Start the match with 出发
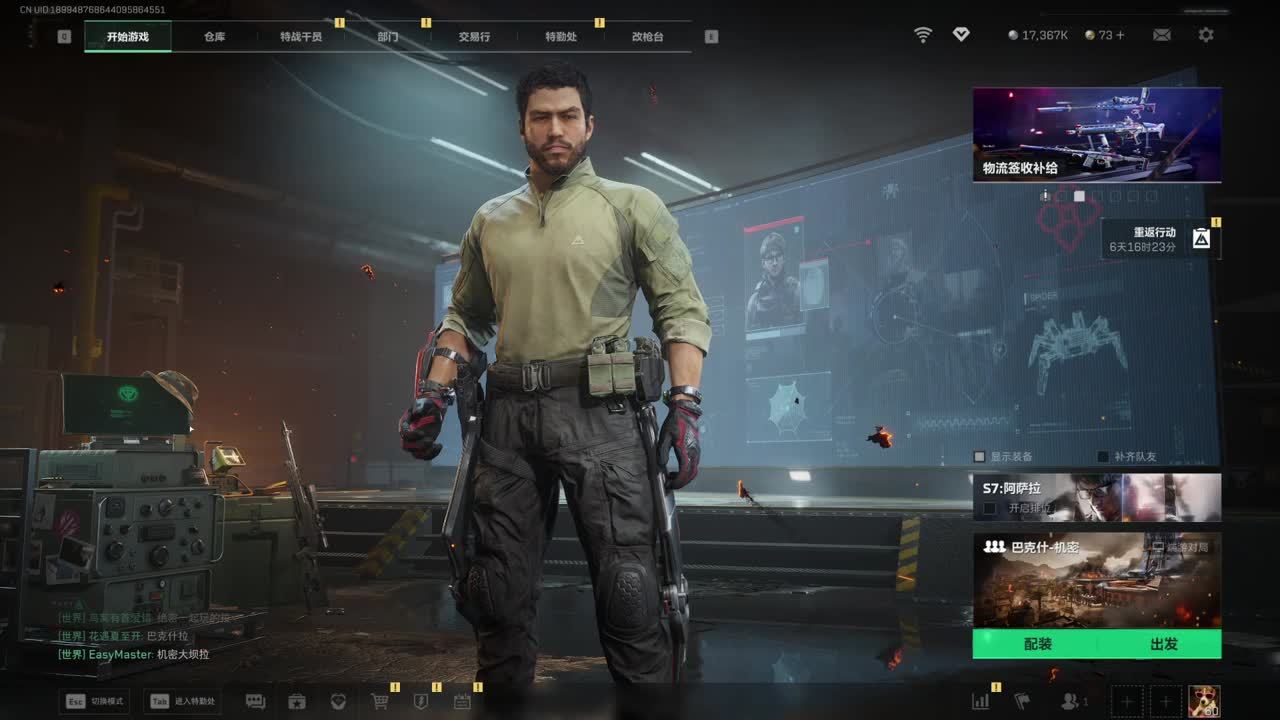1280x720 pixels. tap(1163, 644)
